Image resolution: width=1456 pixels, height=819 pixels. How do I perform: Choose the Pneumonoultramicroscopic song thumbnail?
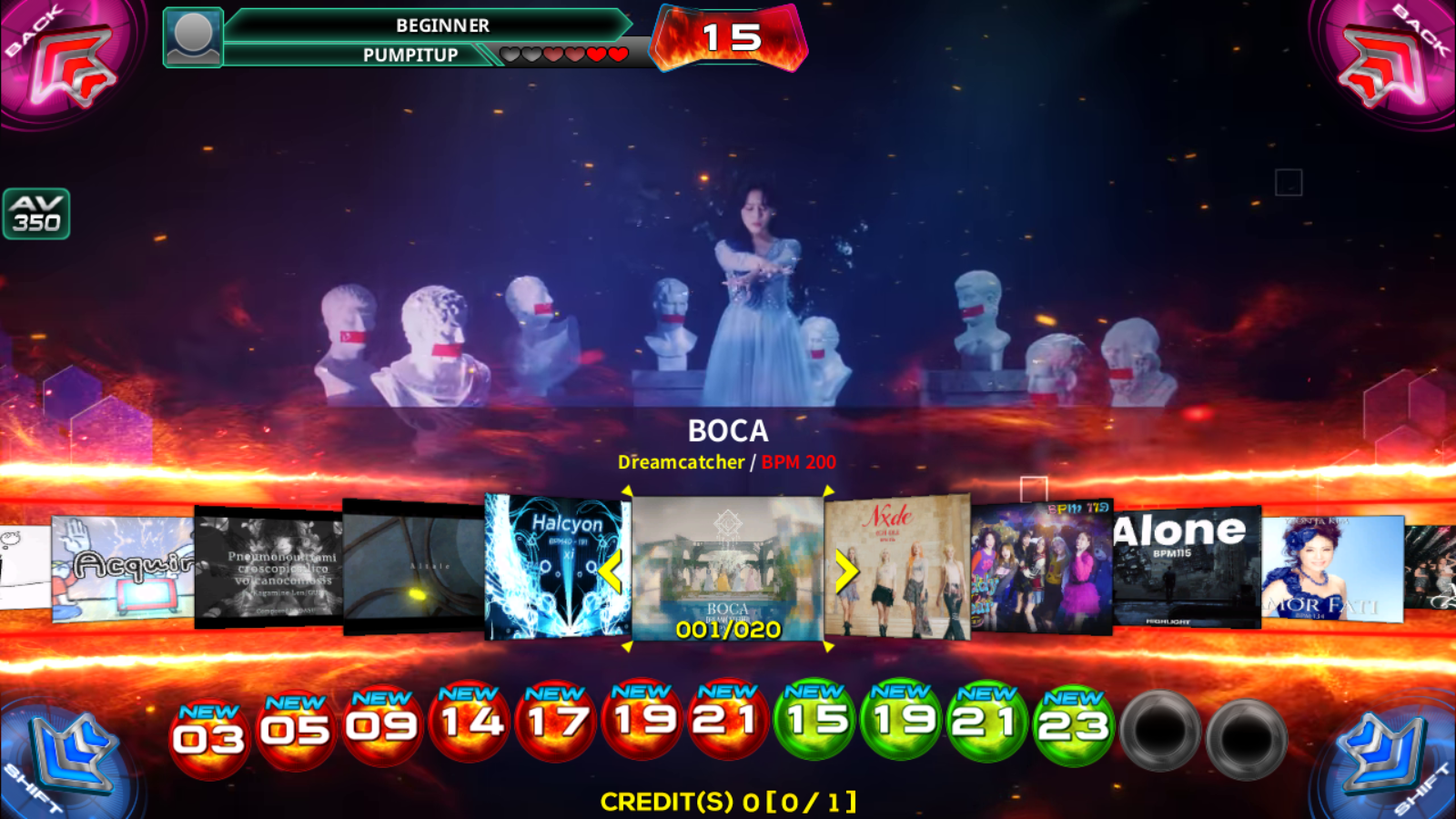coord(268,568)
